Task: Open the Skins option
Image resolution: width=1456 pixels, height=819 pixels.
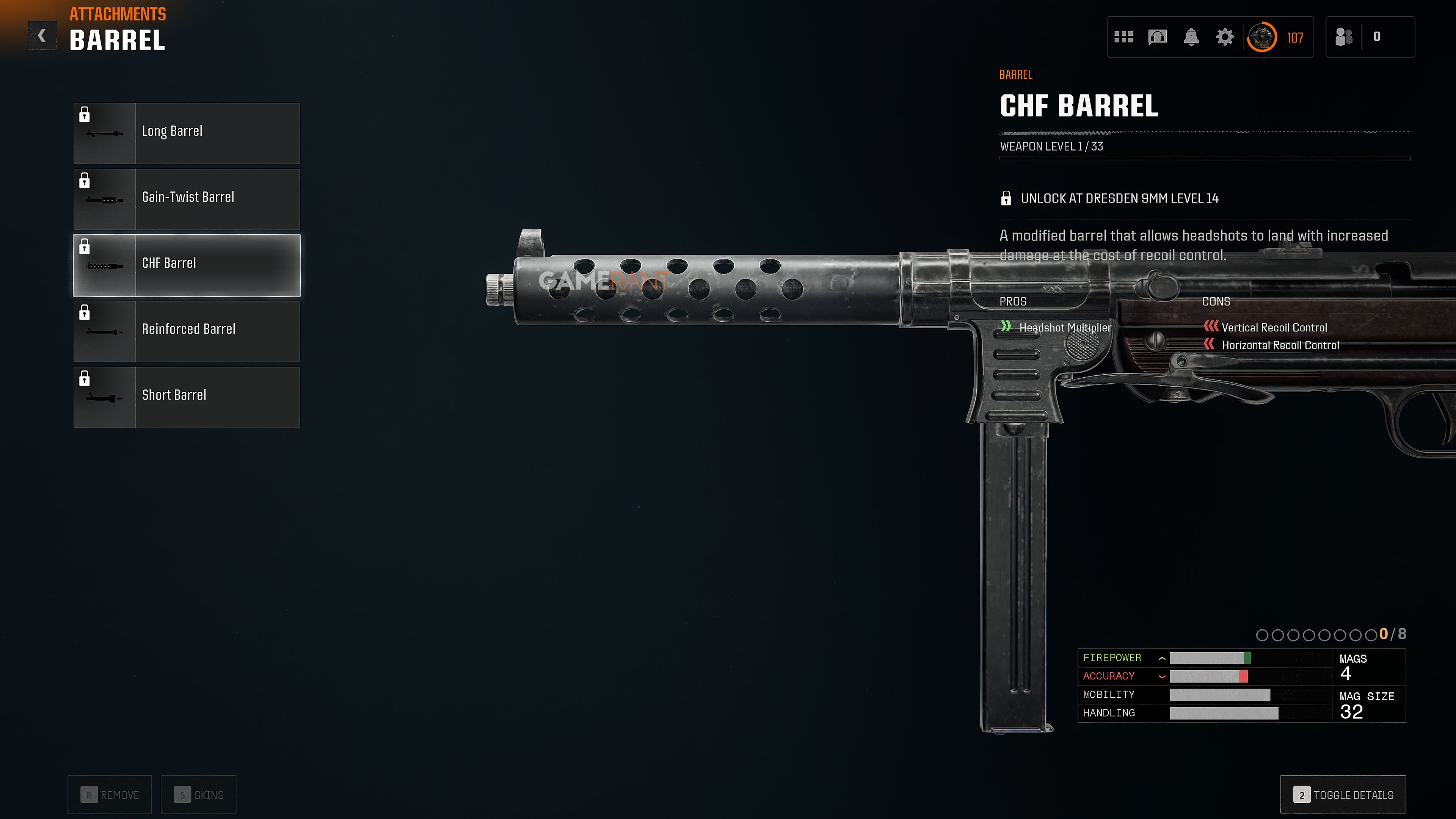Action: (x=198, y=794)
